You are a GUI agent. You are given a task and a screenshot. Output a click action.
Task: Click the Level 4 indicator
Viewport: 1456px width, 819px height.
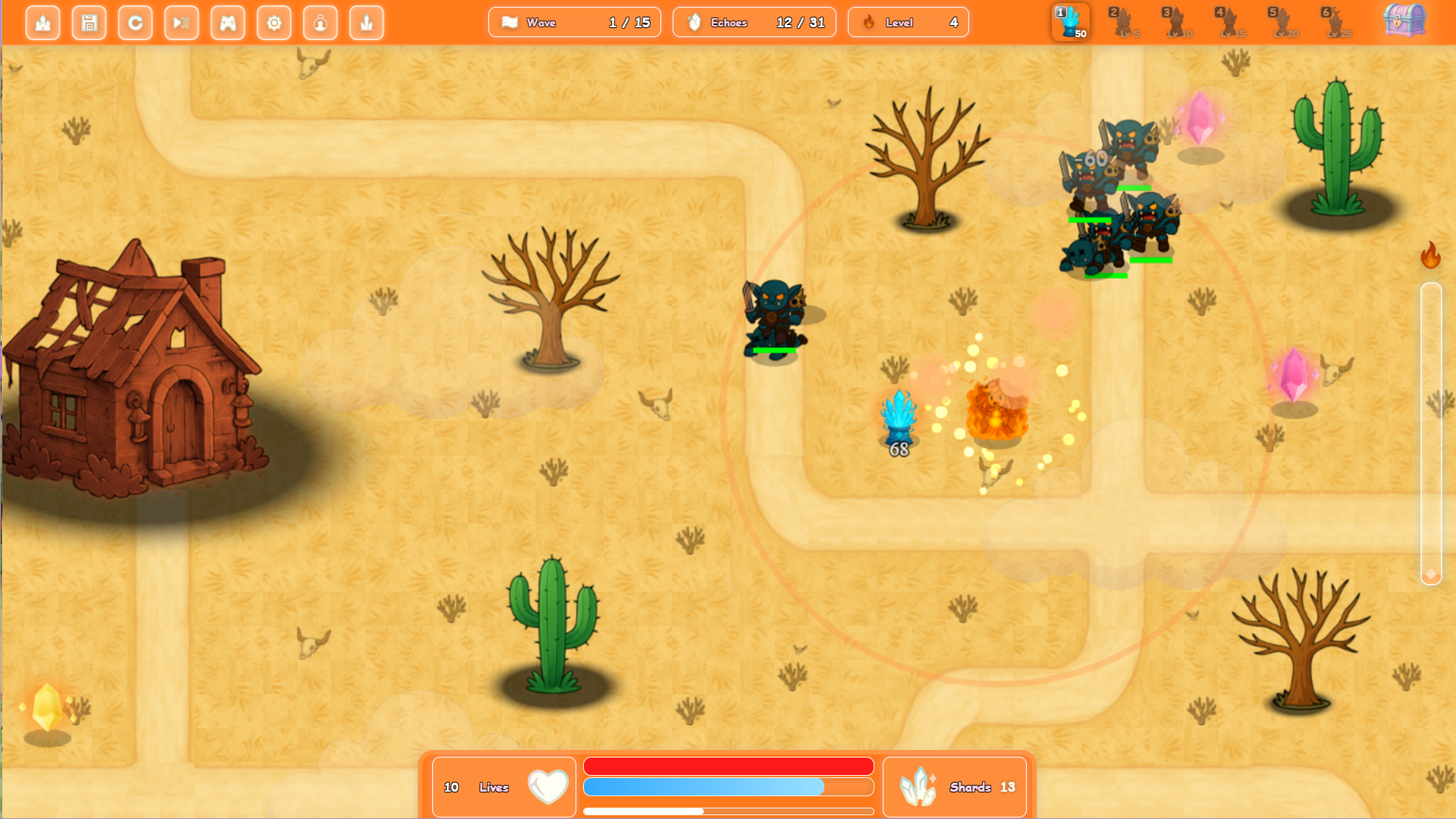[x=908, y=22]
